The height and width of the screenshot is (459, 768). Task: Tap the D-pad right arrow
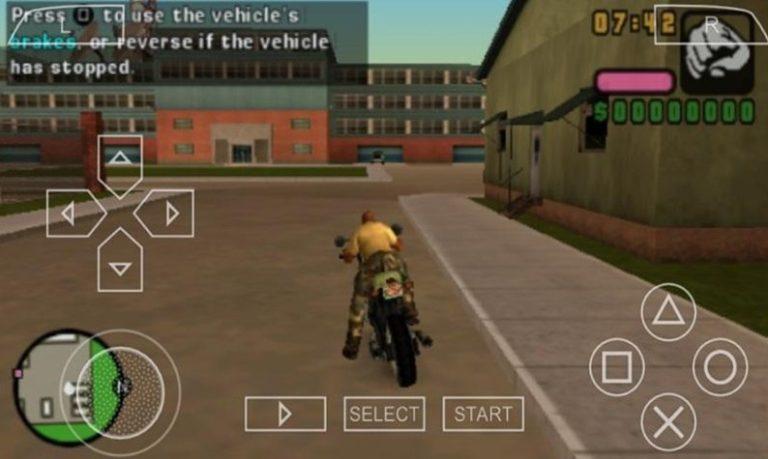tap(166, 213)
